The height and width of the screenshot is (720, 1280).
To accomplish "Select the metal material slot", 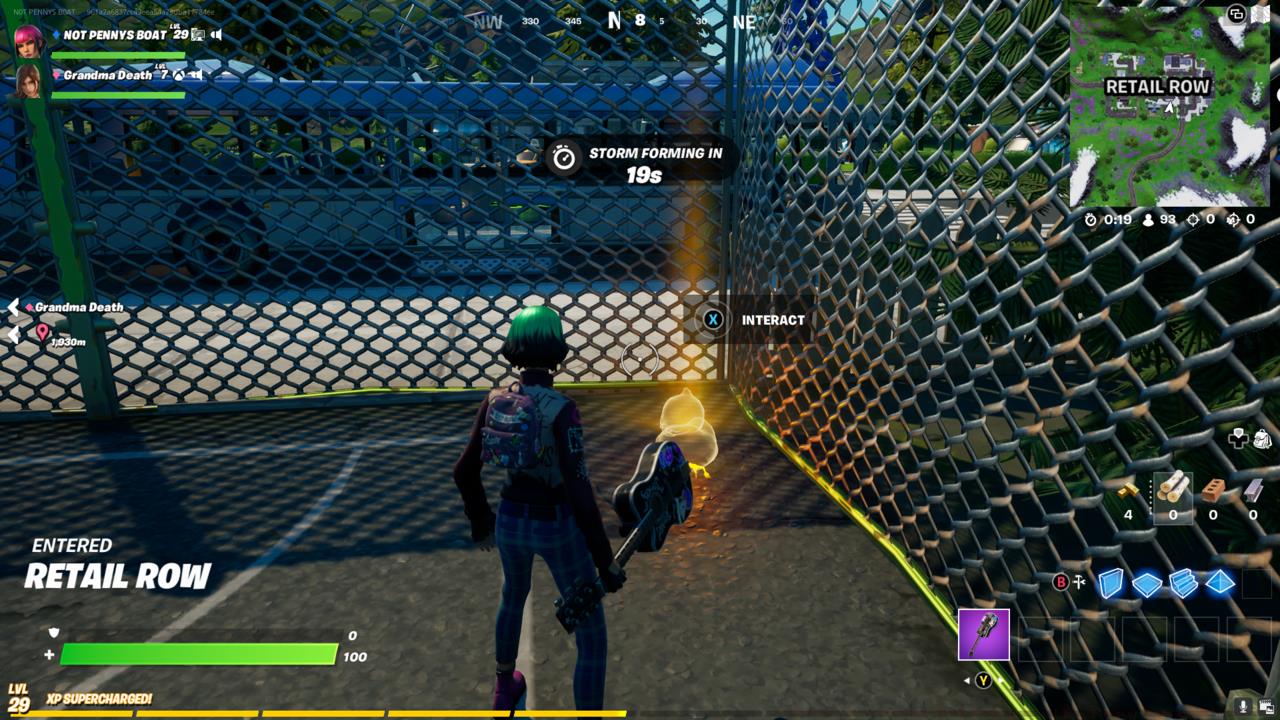I will coord(1253,490).
